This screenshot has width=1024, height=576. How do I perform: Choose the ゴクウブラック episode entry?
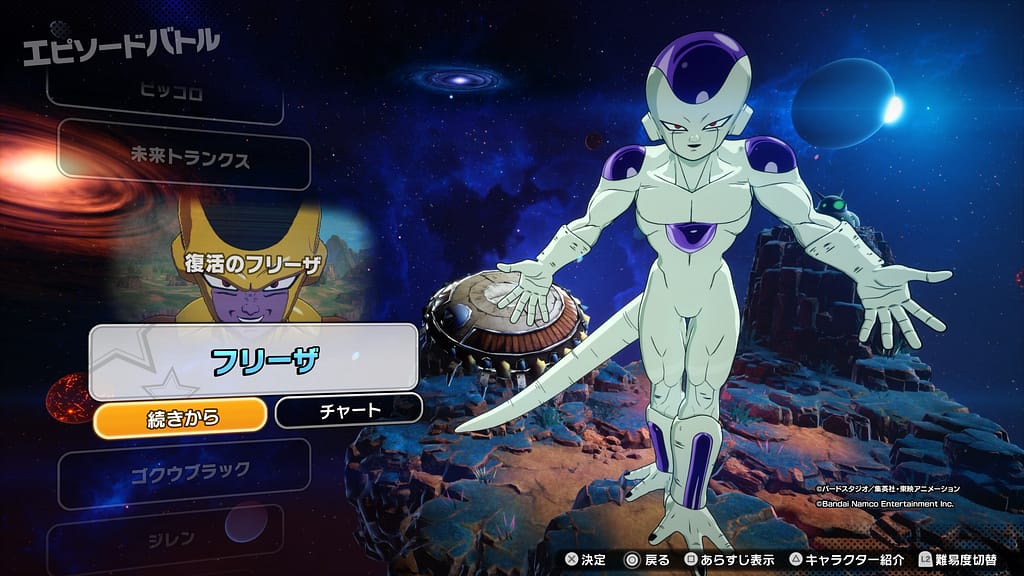click(185, 472)
